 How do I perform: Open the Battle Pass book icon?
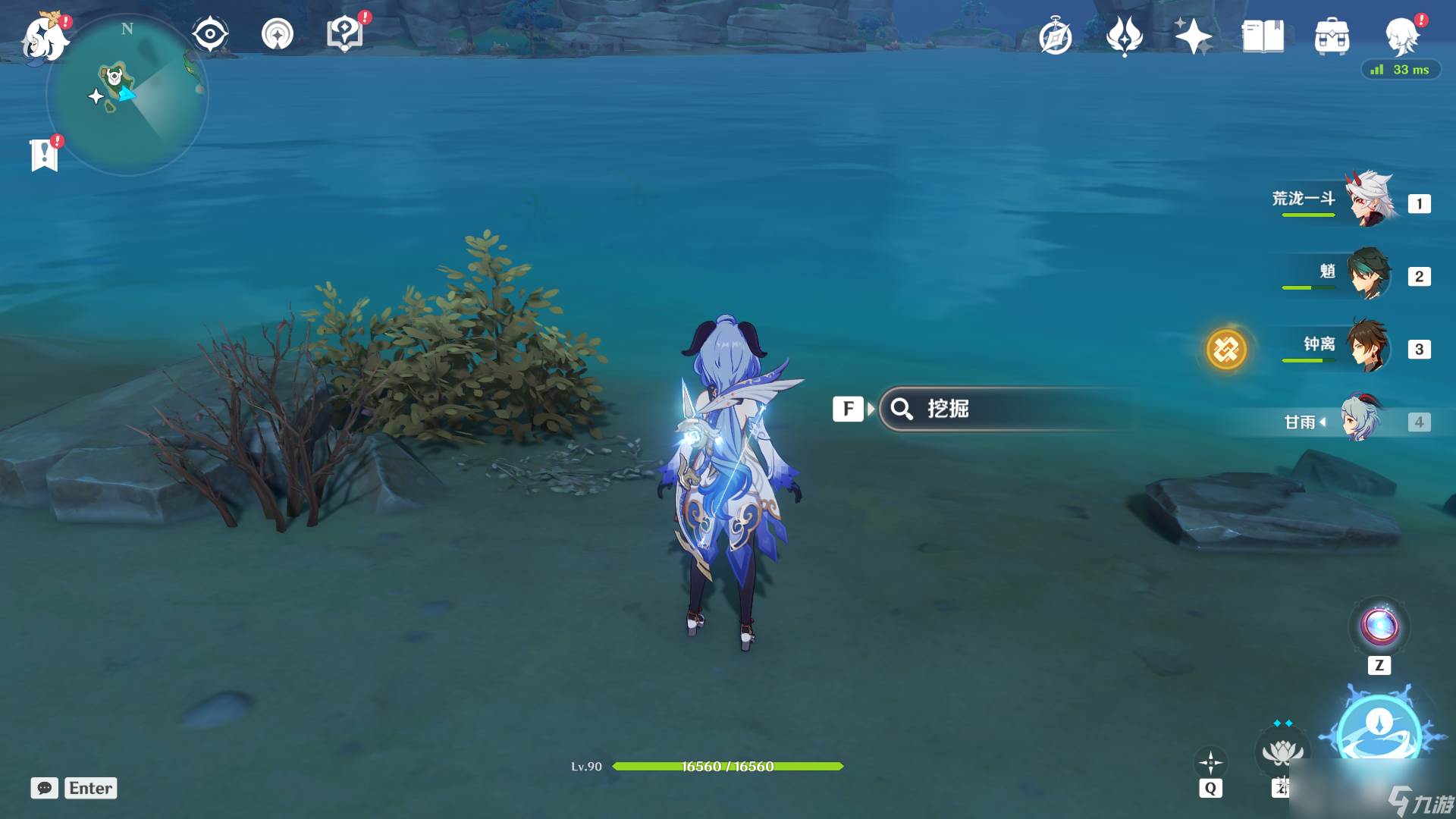click(1263, 36)
